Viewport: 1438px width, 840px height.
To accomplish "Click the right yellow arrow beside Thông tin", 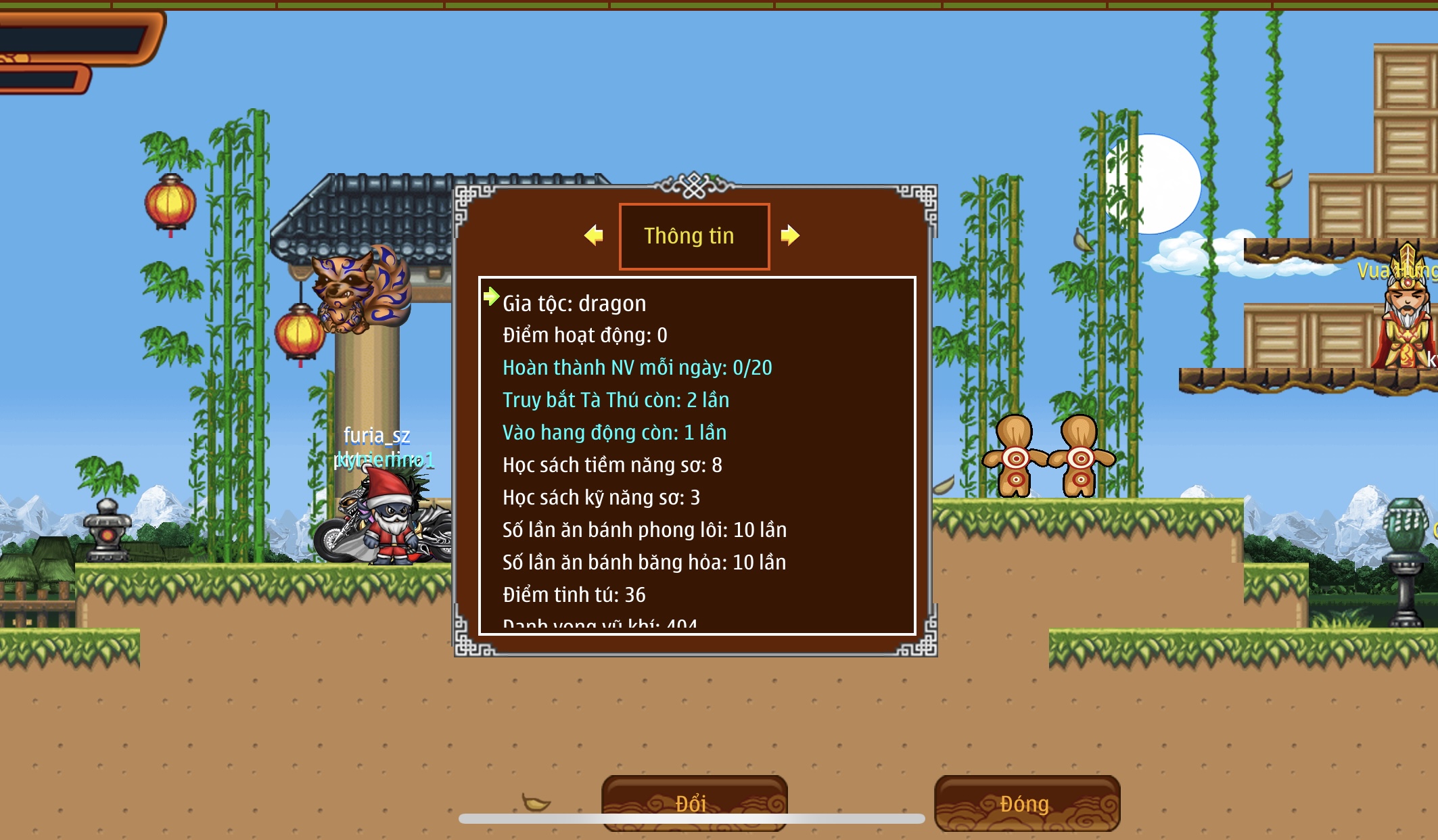I will [789, 235].
